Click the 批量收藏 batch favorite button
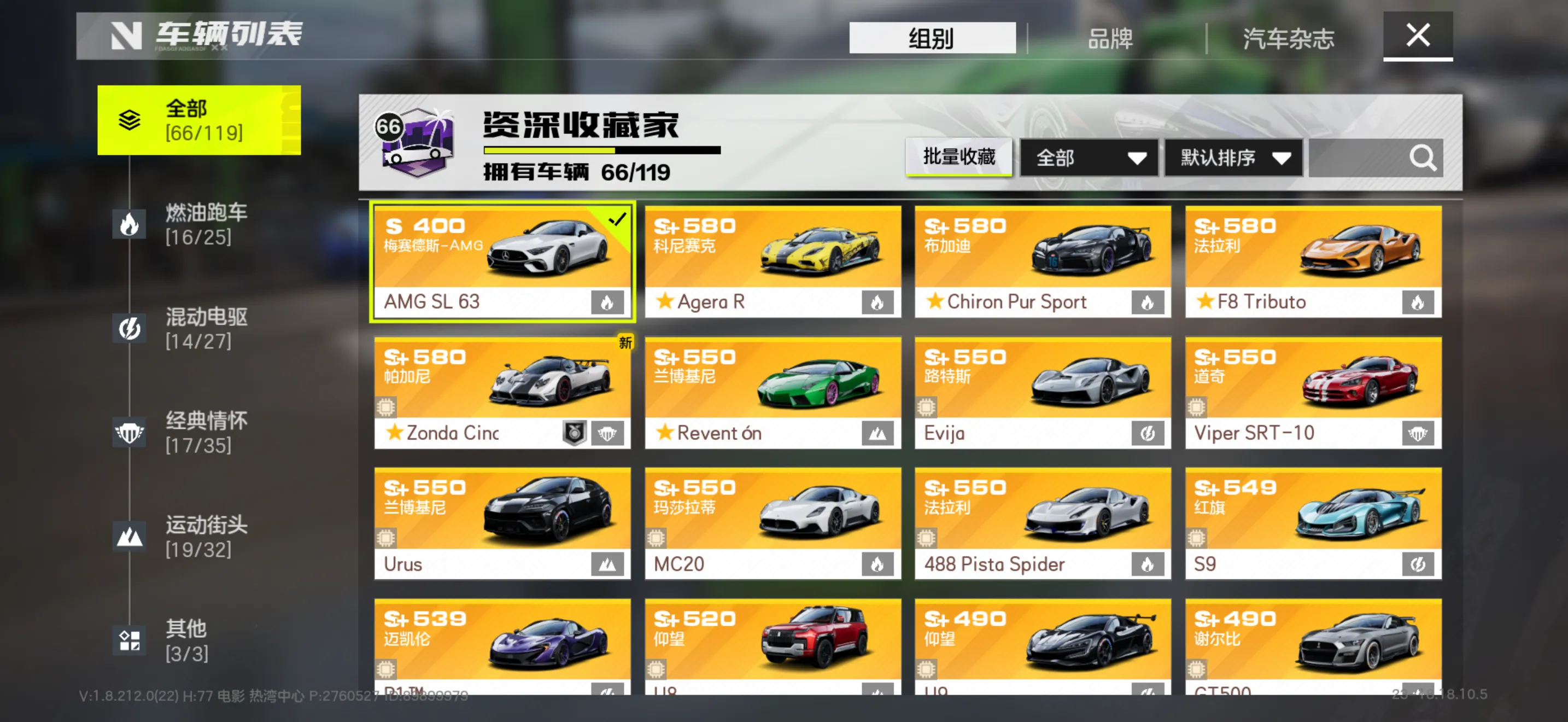 click(x=959, y=157)
